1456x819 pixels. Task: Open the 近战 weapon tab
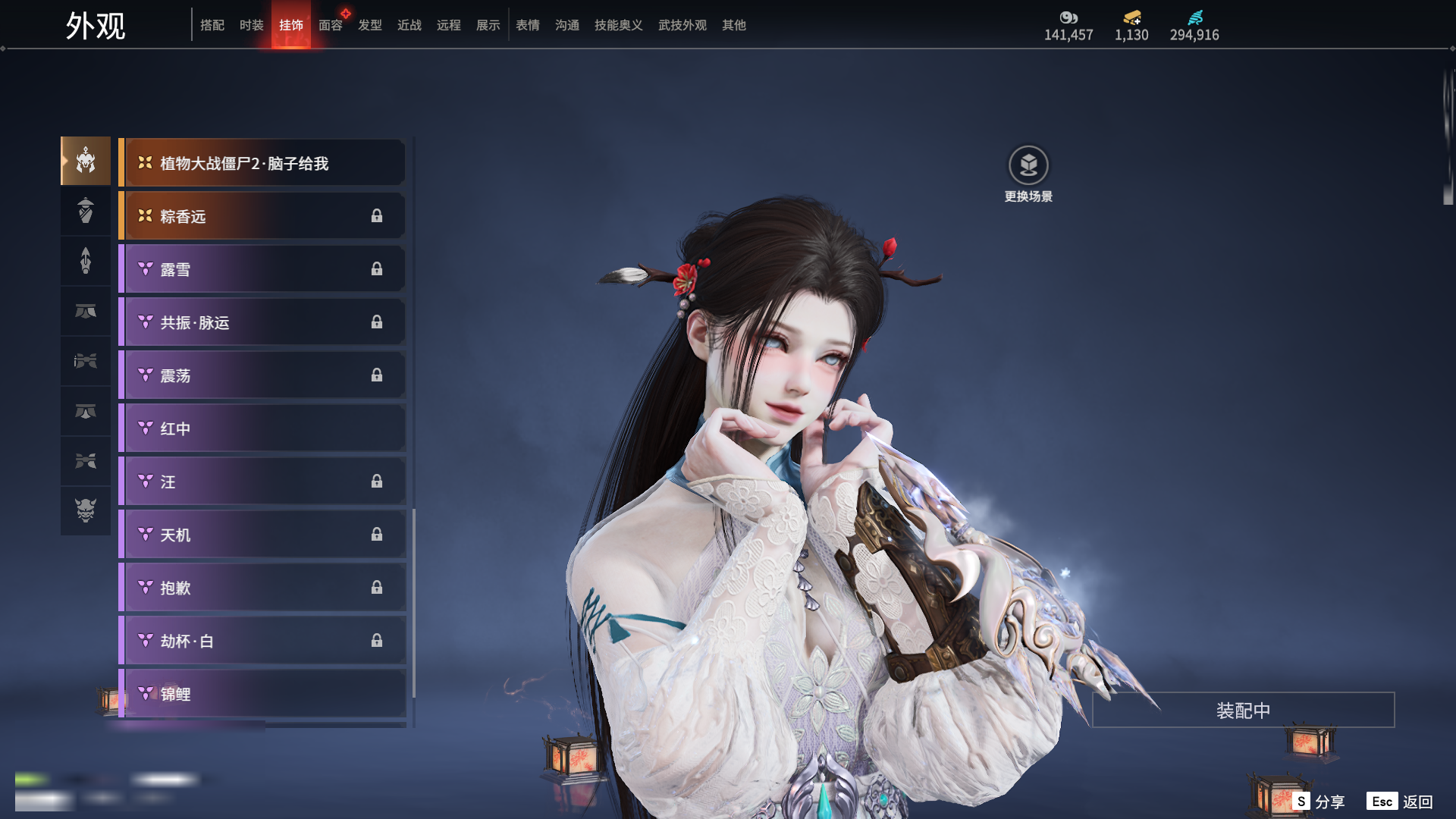tap(409, 25)
